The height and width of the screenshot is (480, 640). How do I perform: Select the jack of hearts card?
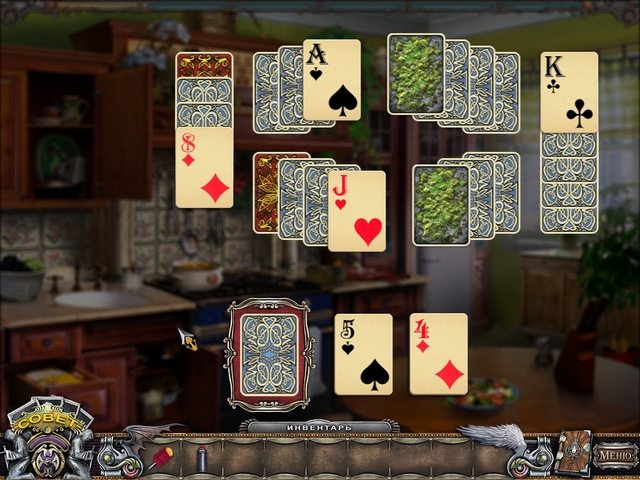357,211
